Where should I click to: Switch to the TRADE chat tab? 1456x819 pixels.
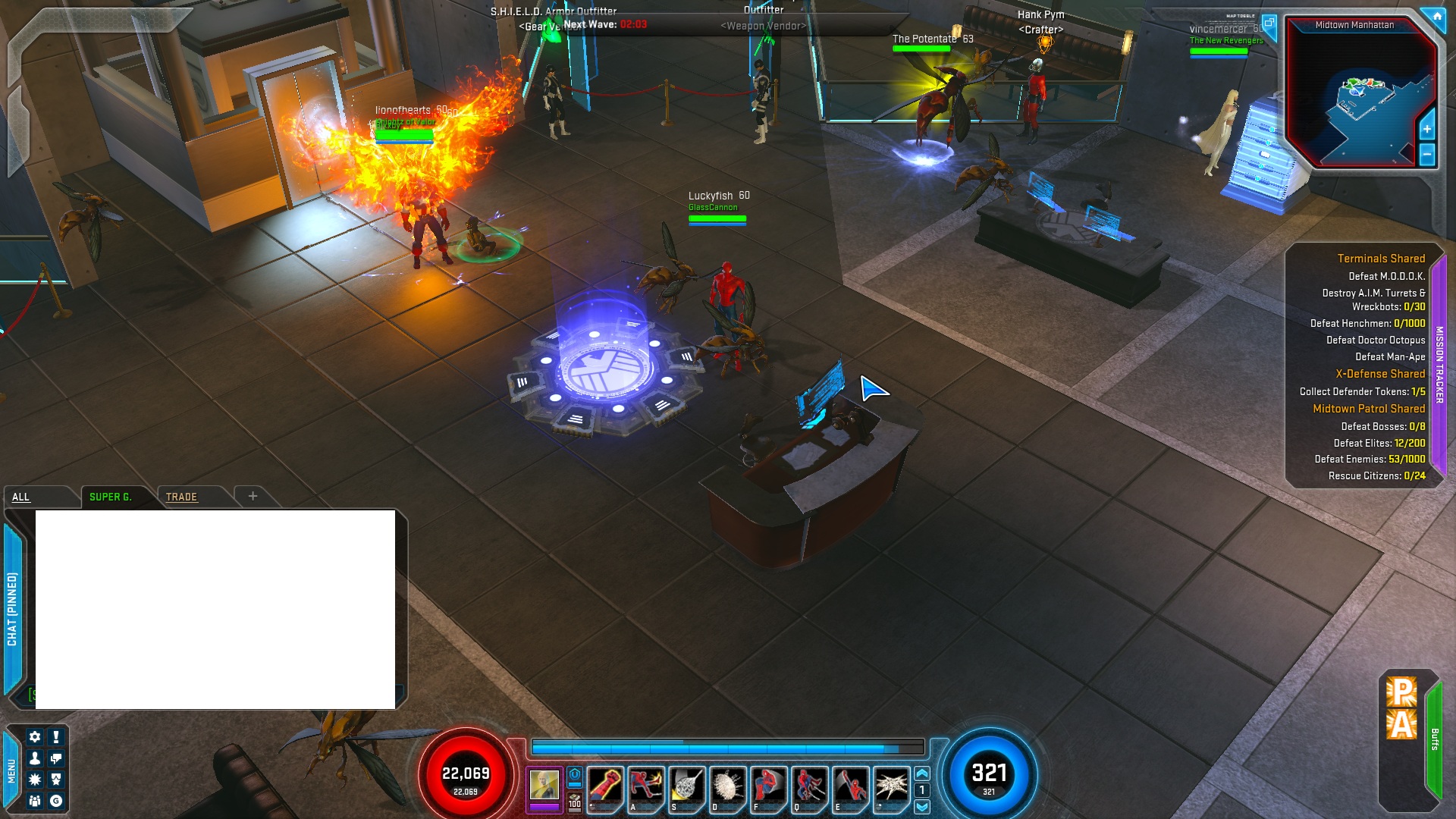[x=181, y=497]
